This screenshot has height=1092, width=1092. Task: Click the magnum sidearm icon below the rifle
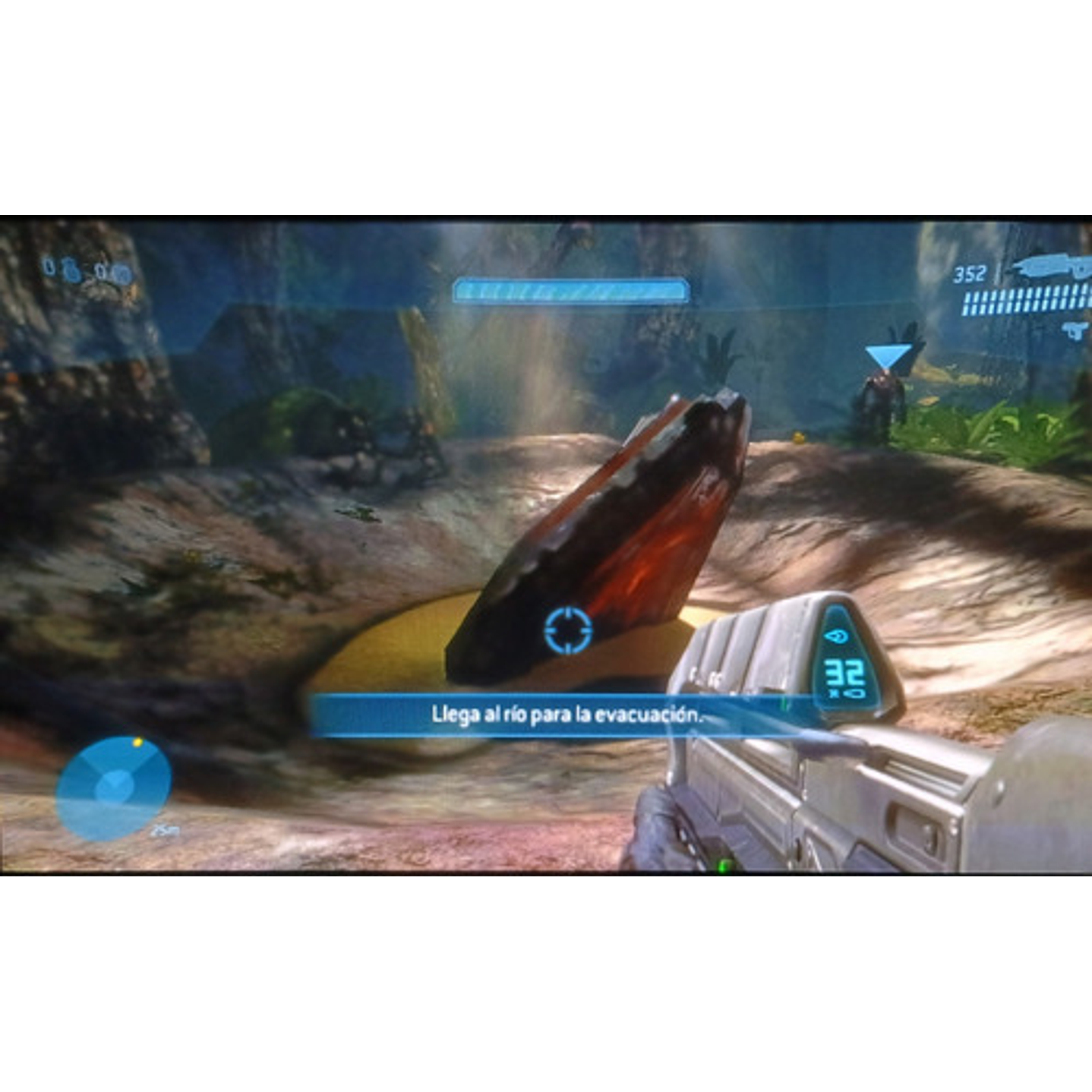pyautogui.click(x=1075, y=330)
